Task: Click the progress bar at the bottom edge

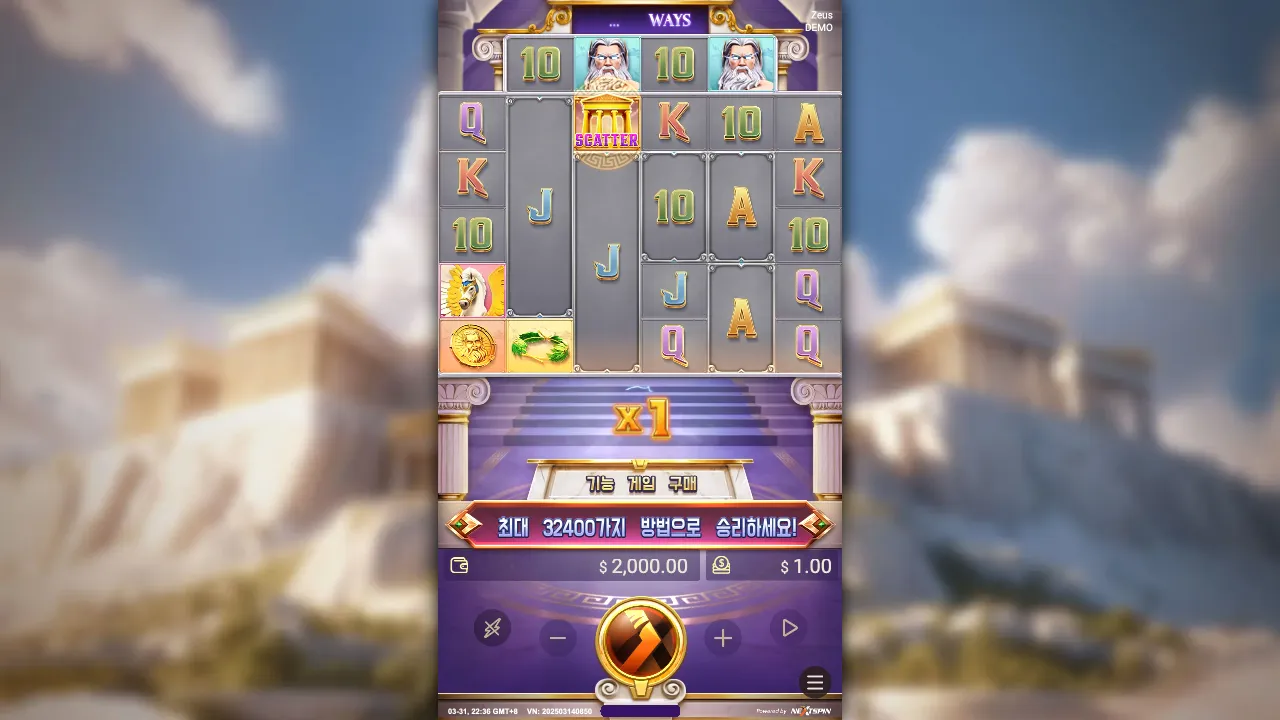Action: (639, 710)
